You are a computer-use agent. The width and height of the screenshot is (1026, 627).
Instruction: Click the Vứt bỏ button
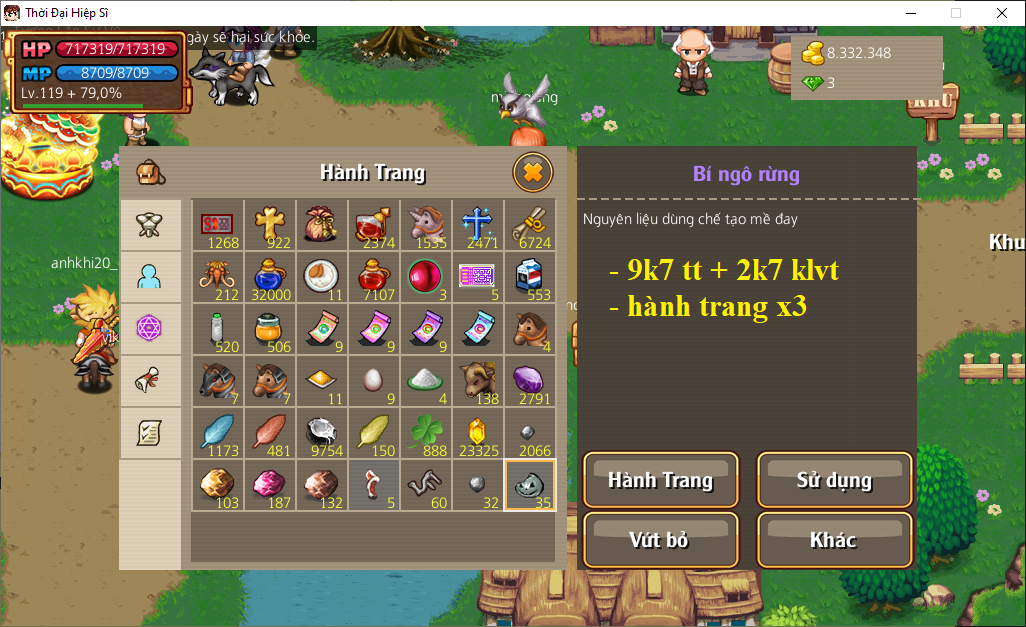pos(660,540)
